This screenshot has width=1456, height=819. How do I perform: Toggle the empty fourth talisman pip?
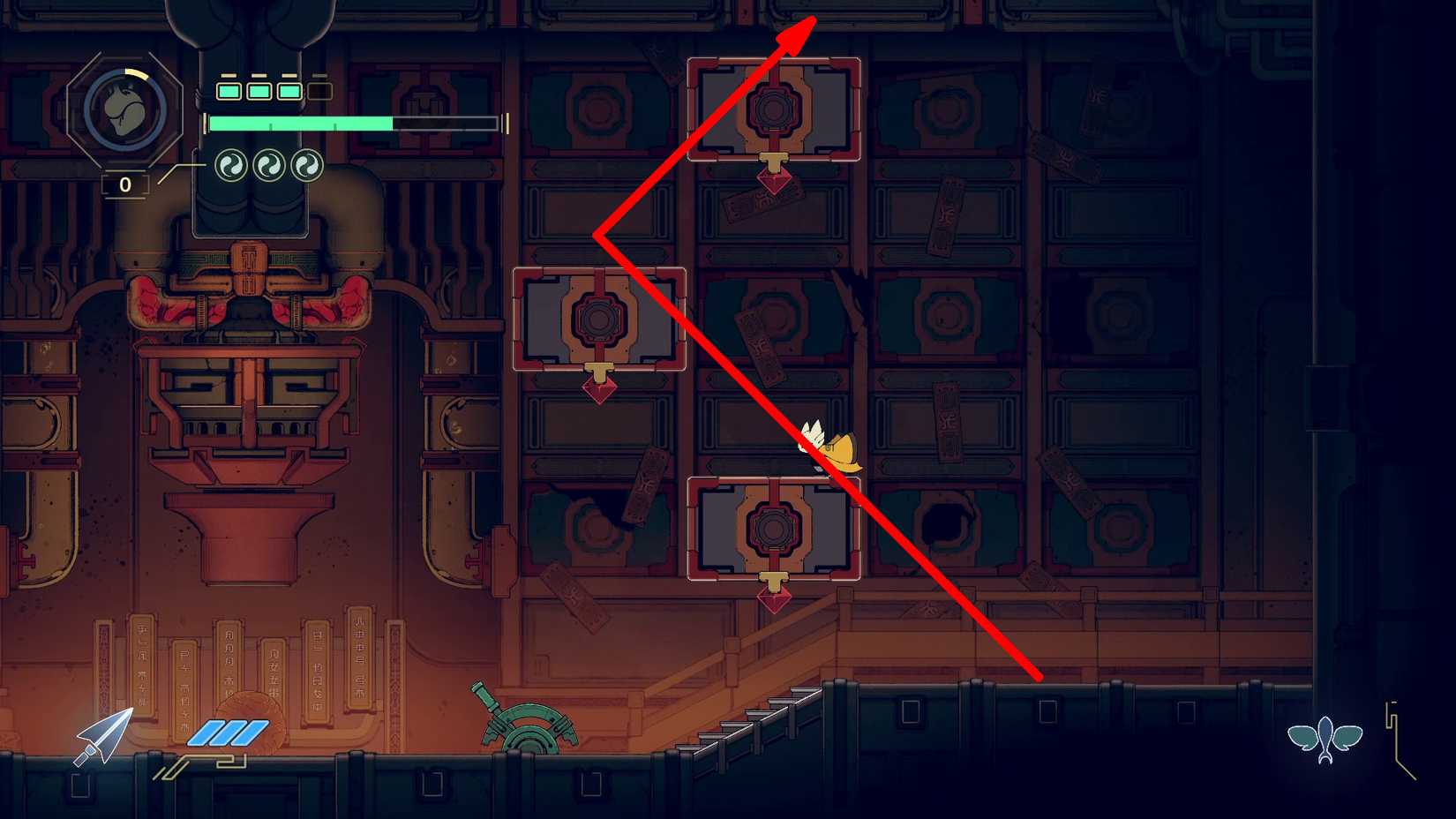click(x=319, y=89)
